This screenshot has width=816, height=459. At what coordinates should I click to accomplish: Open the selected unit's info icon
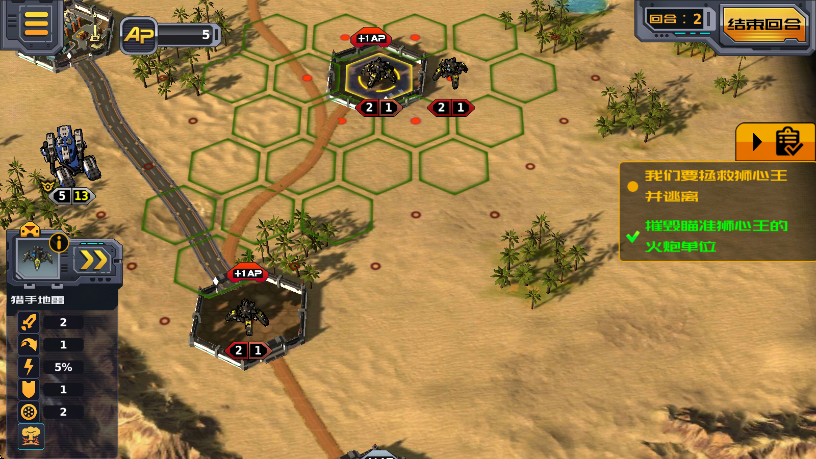[58, 242]
